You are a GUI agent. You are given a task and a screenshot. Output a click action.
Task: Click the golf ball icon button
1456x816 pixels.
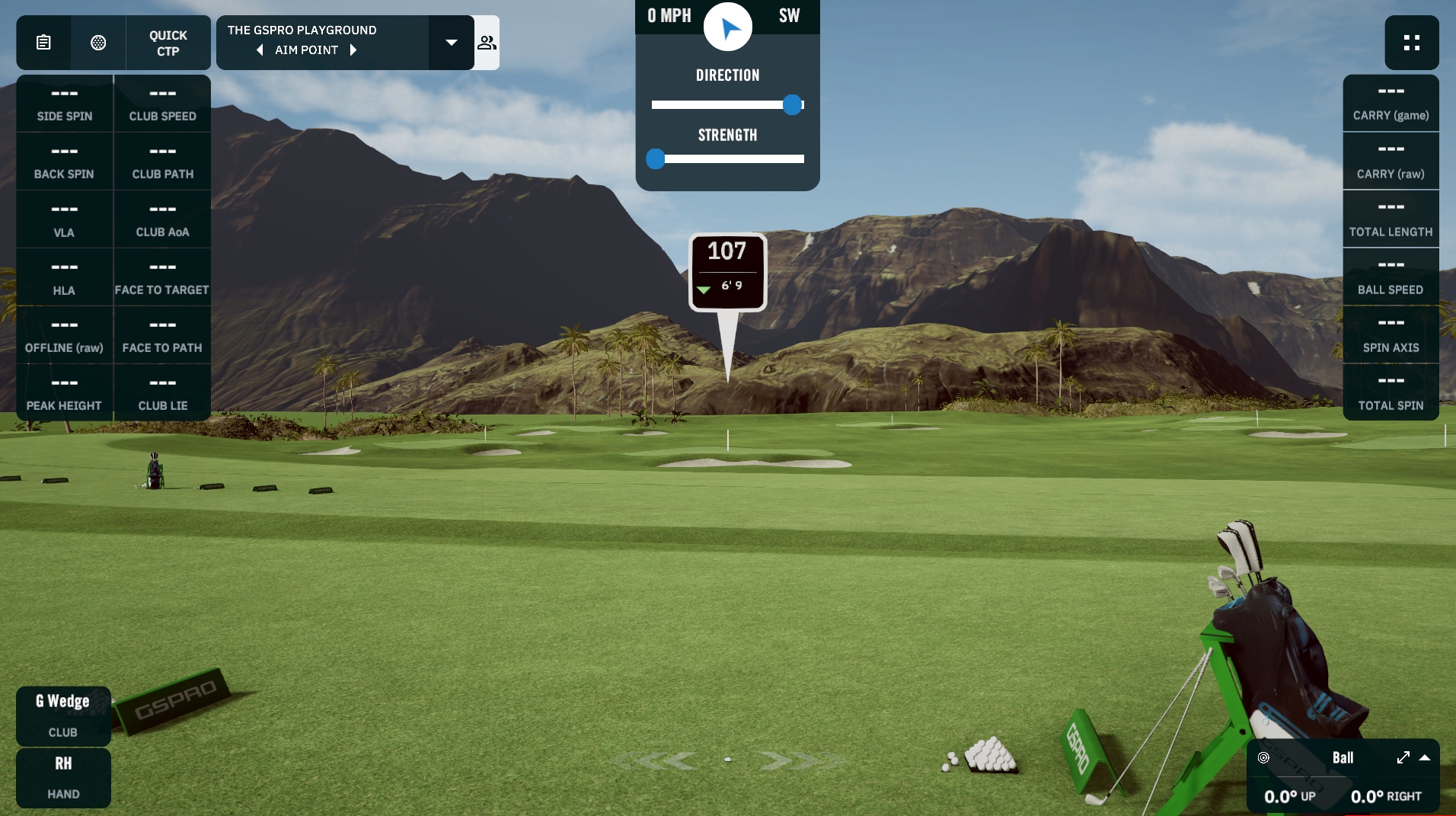(x=98, y=43)
